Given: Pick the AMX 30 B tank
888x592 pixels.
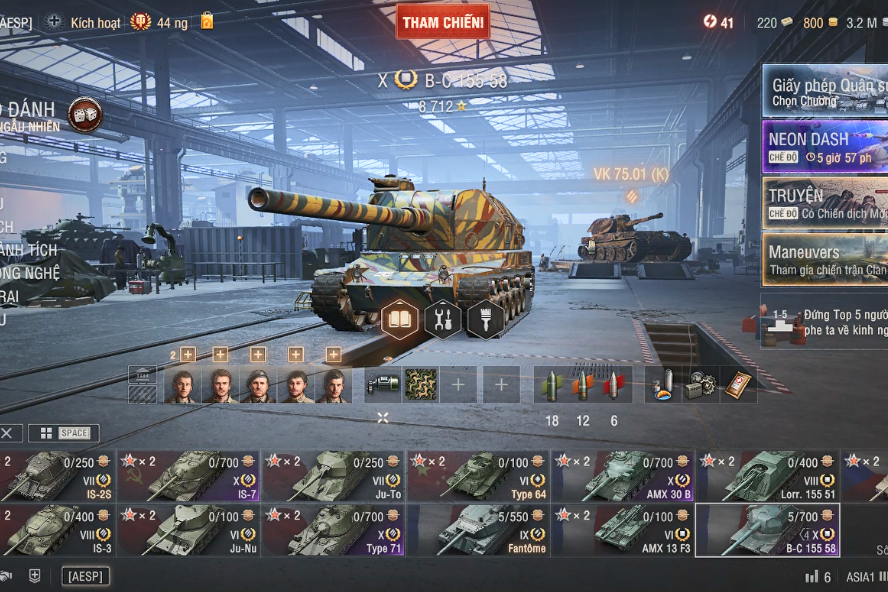Looking at the screenshot, I should [621, 475].
